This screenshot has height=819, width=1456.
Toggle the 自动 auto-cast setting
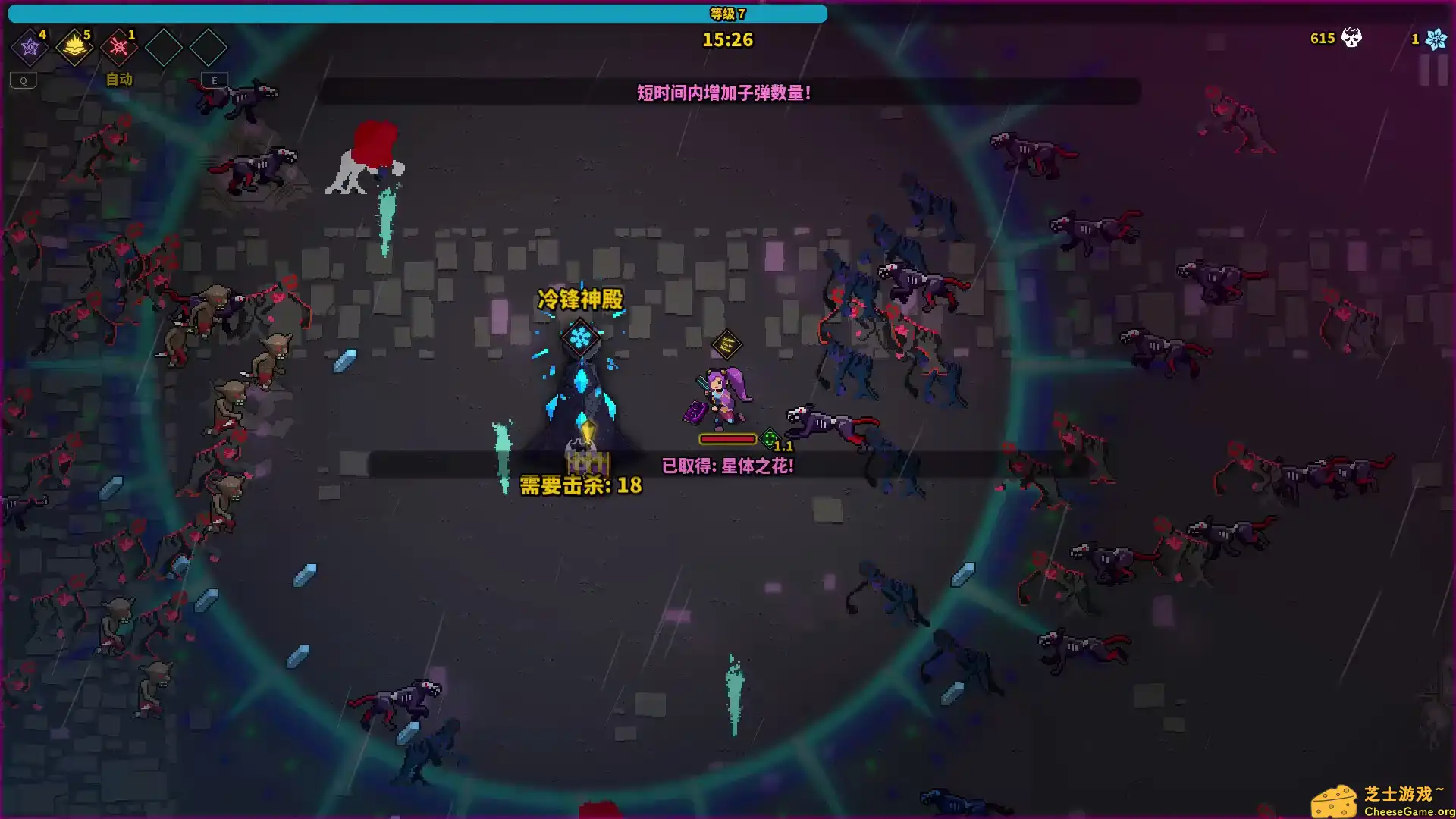(118, 80)
